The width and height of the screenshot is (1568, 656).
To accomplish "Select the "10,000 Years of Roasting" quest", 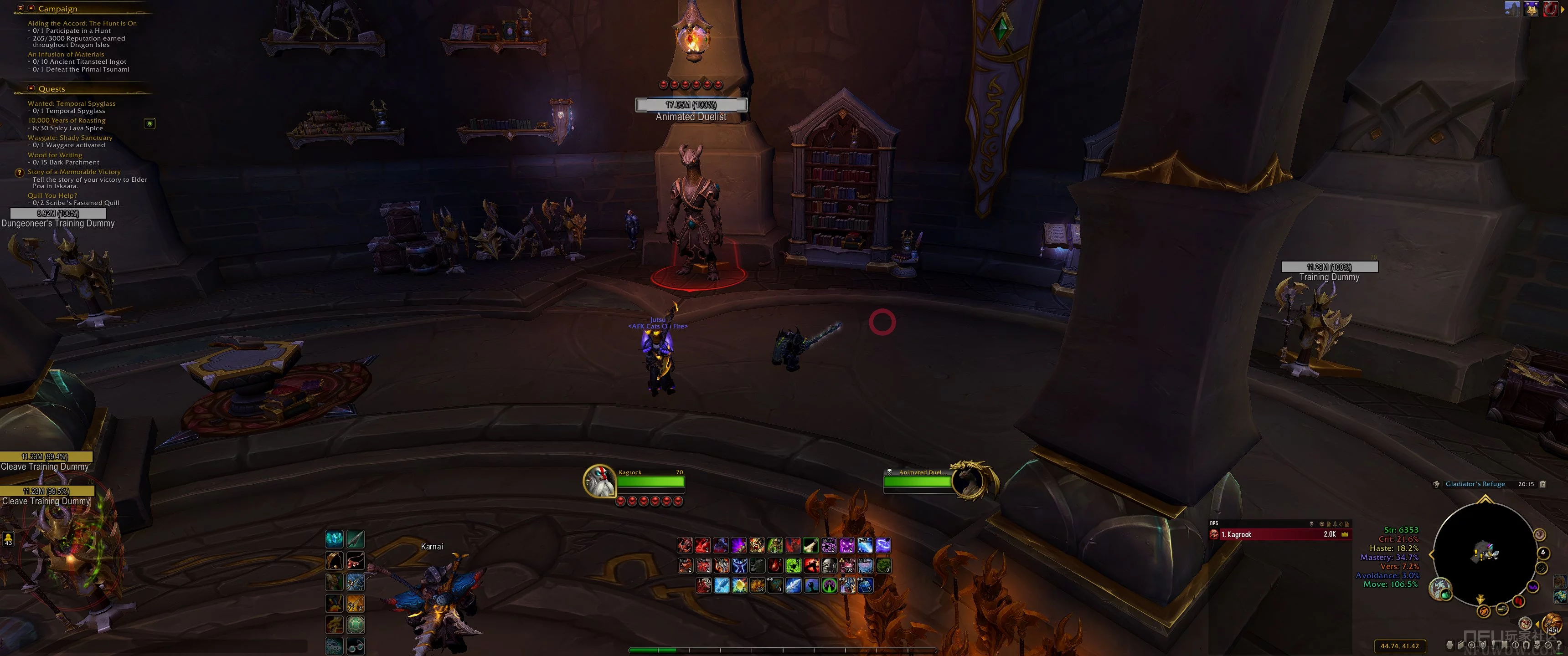I will pyautogui.click(x=67, y=120).
